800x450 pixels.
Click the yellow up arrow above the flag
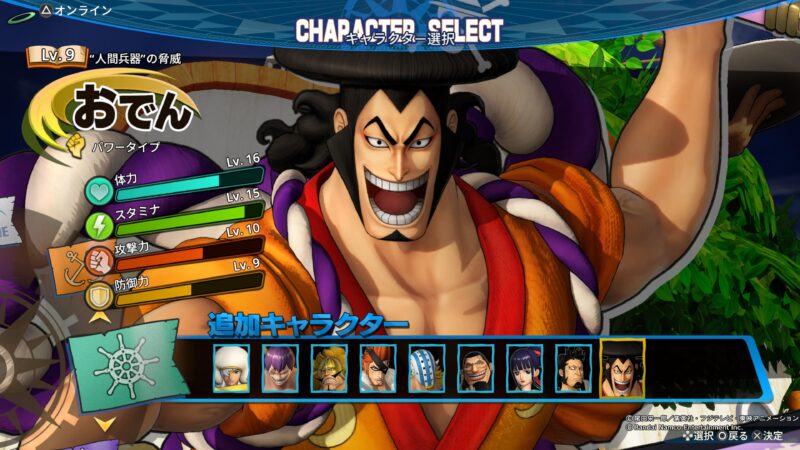coord(100,317)
